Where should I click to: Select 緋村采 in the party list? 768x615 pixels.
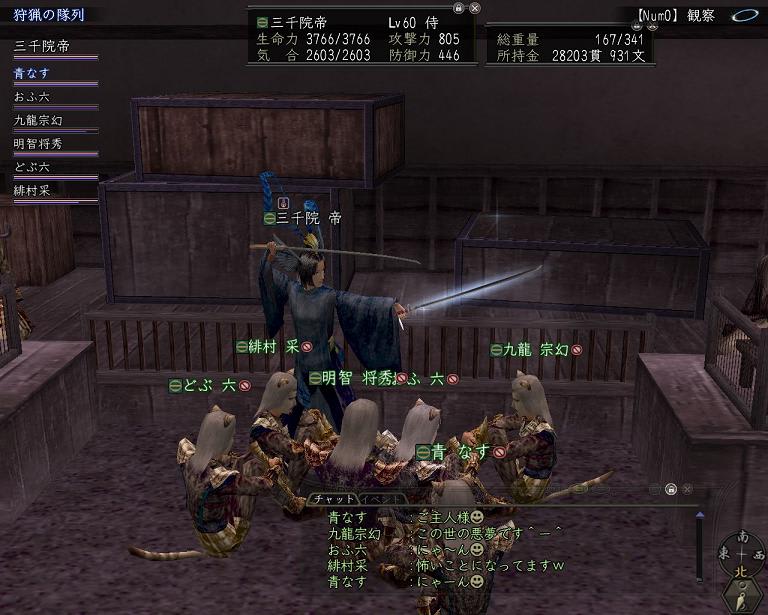32,190
